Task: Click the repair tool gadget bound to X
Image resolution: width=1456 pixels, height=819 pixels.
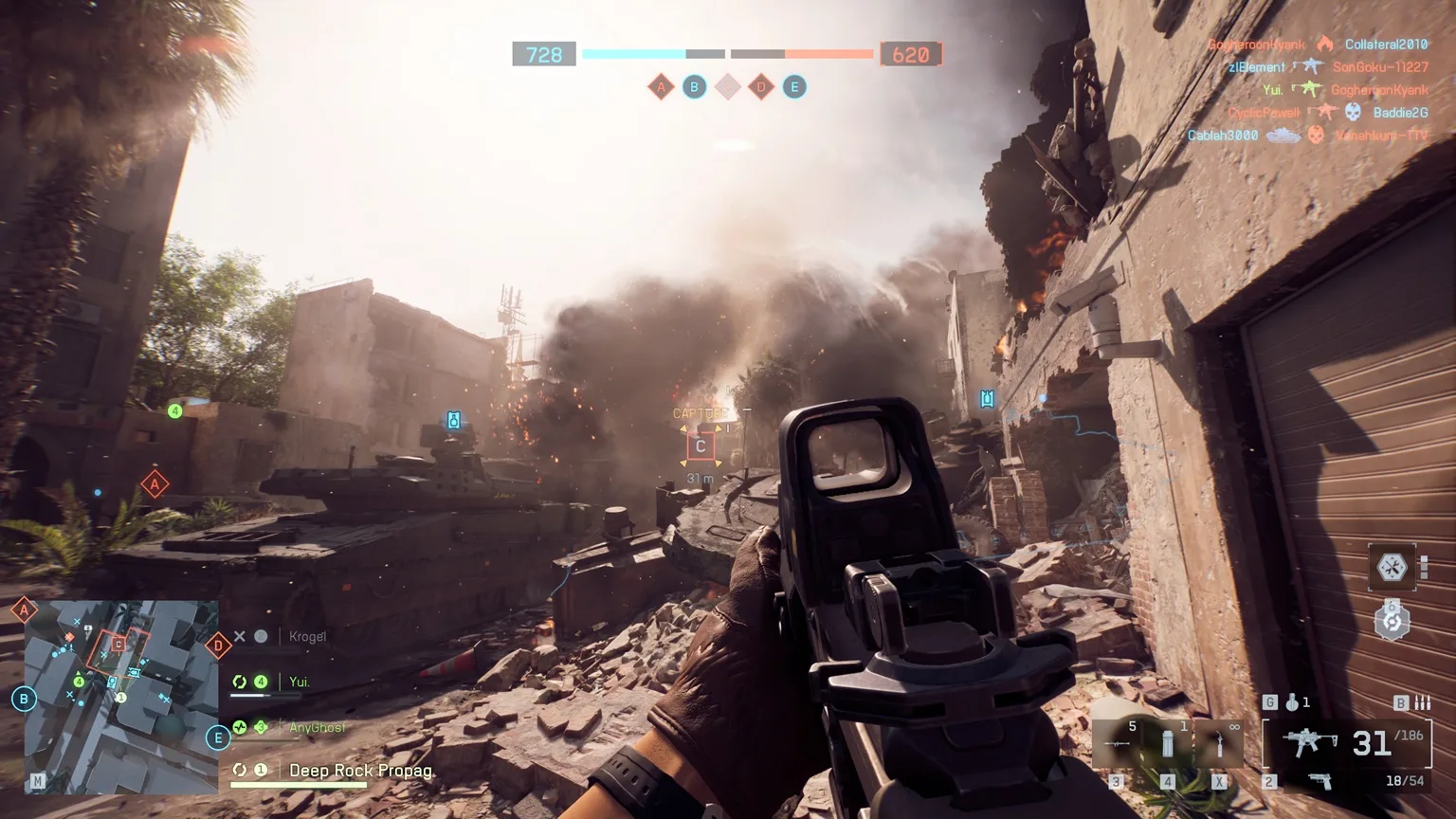Action: coord(1220,742)
